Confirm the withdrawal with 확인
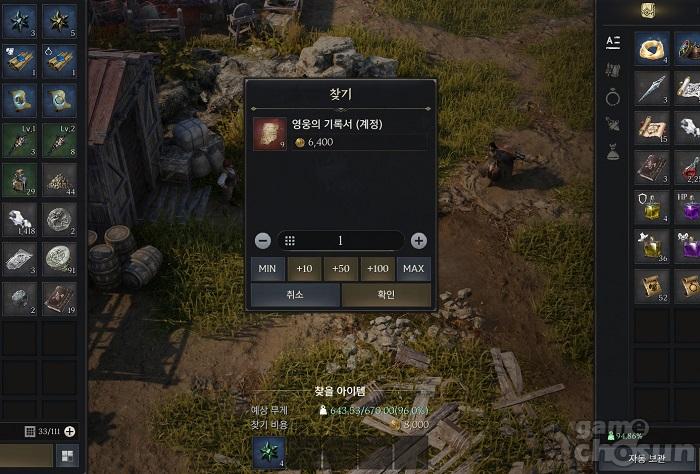 point(386,295)
